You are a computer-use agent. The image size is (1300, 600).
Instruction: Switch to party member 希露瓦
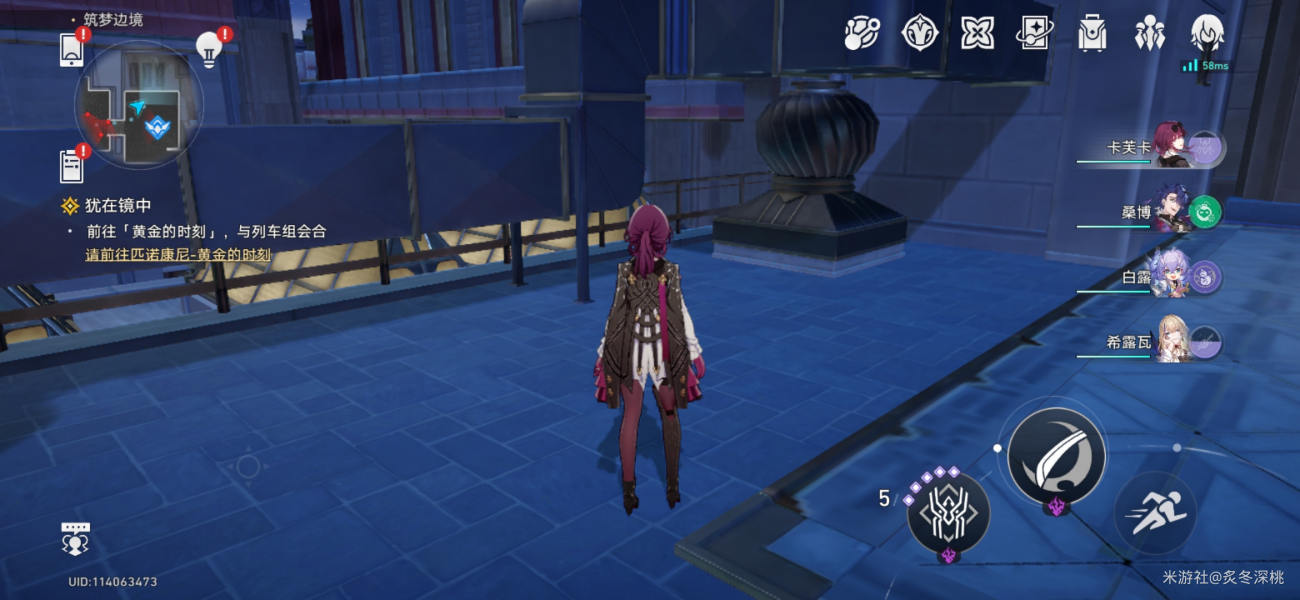pyautogui.click(x=1170, y=342)
